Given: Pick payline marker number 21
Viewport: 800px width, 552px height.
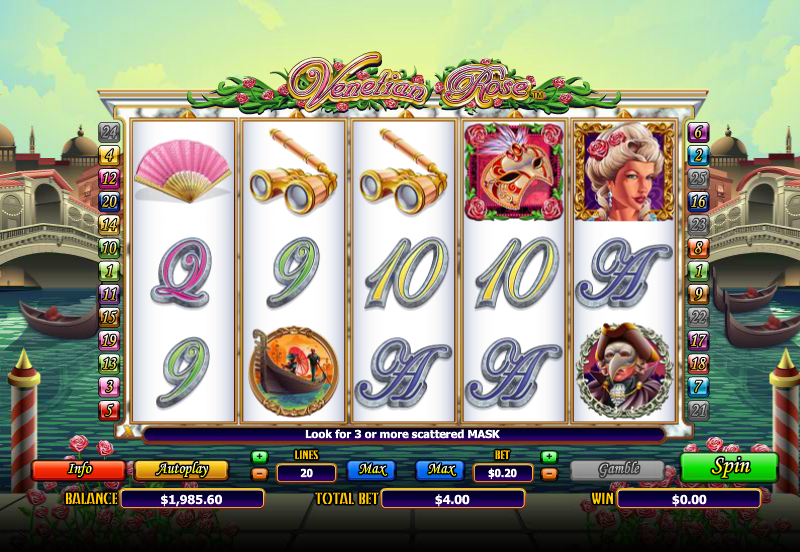Looking at the screenshot, I should coord(698,410).
